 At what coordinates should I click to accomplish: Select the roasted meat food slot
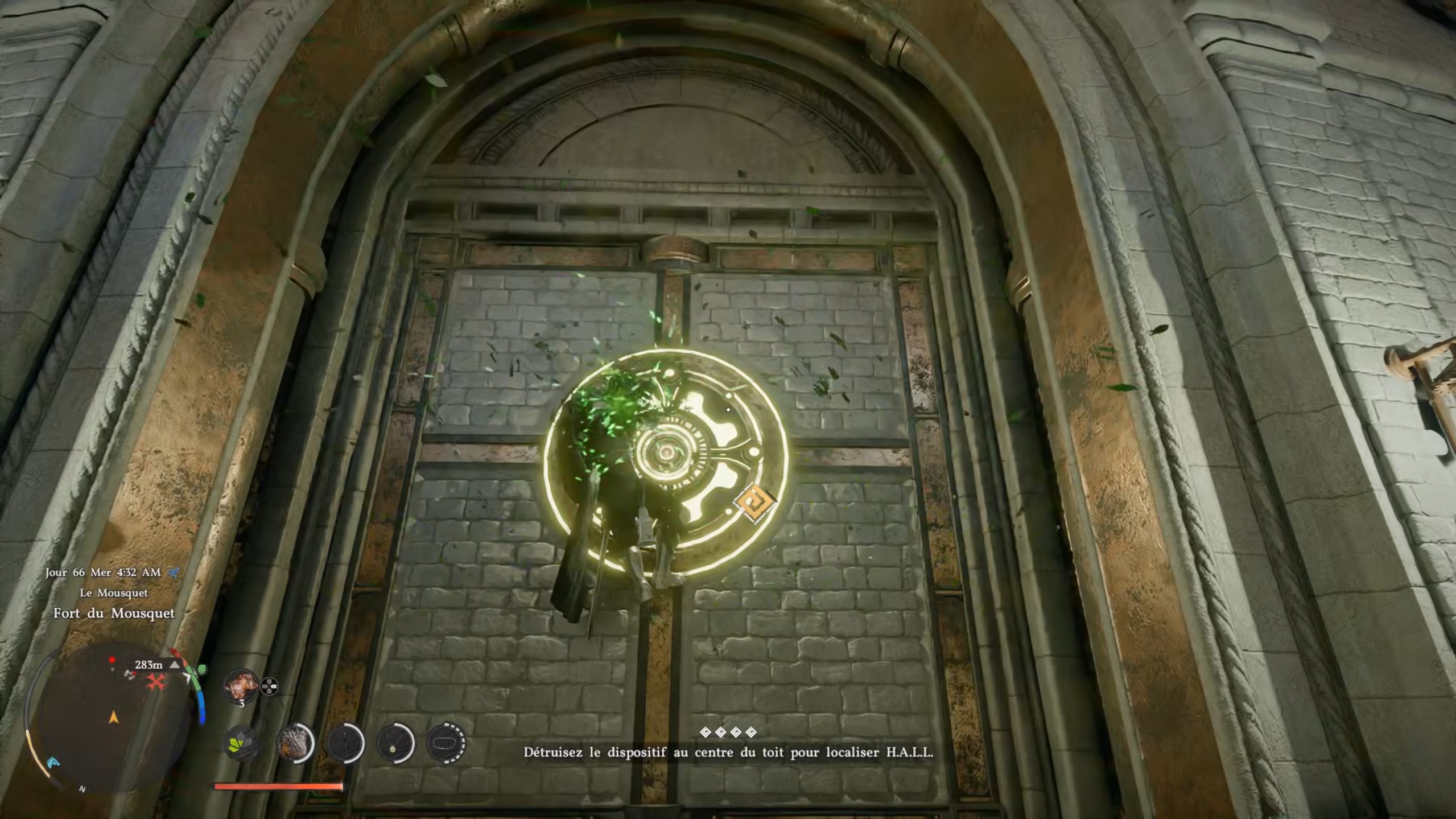(x=241, y=686)
